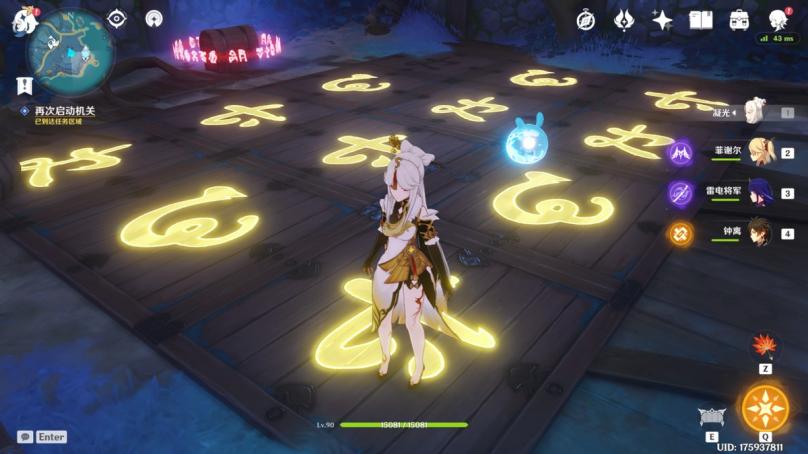Open the backpack inventory
Viewport: 808px width, 454px height.
[x=739, y=19]
